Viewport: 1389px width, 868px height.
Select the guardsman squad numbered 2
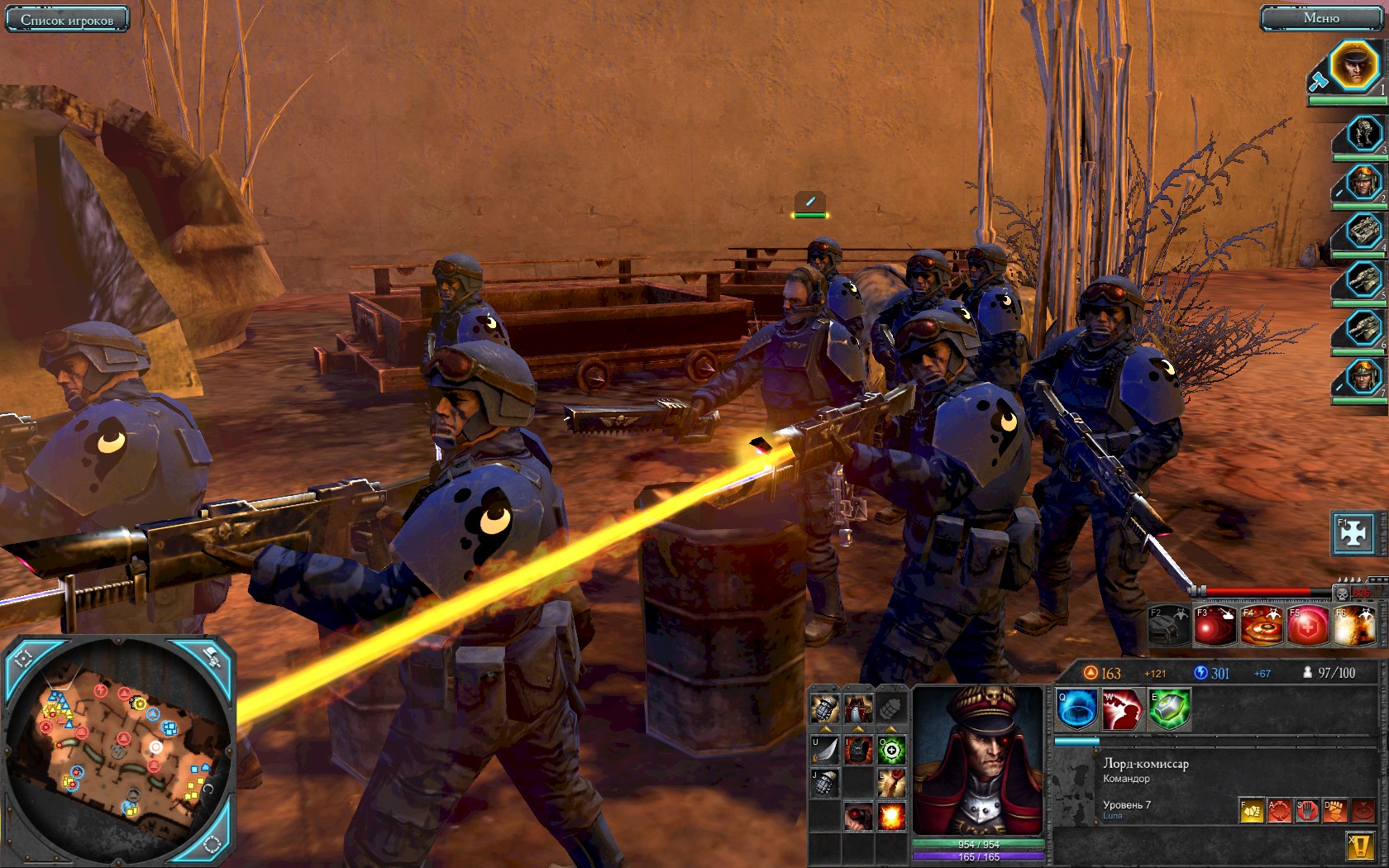(1363, 183)
